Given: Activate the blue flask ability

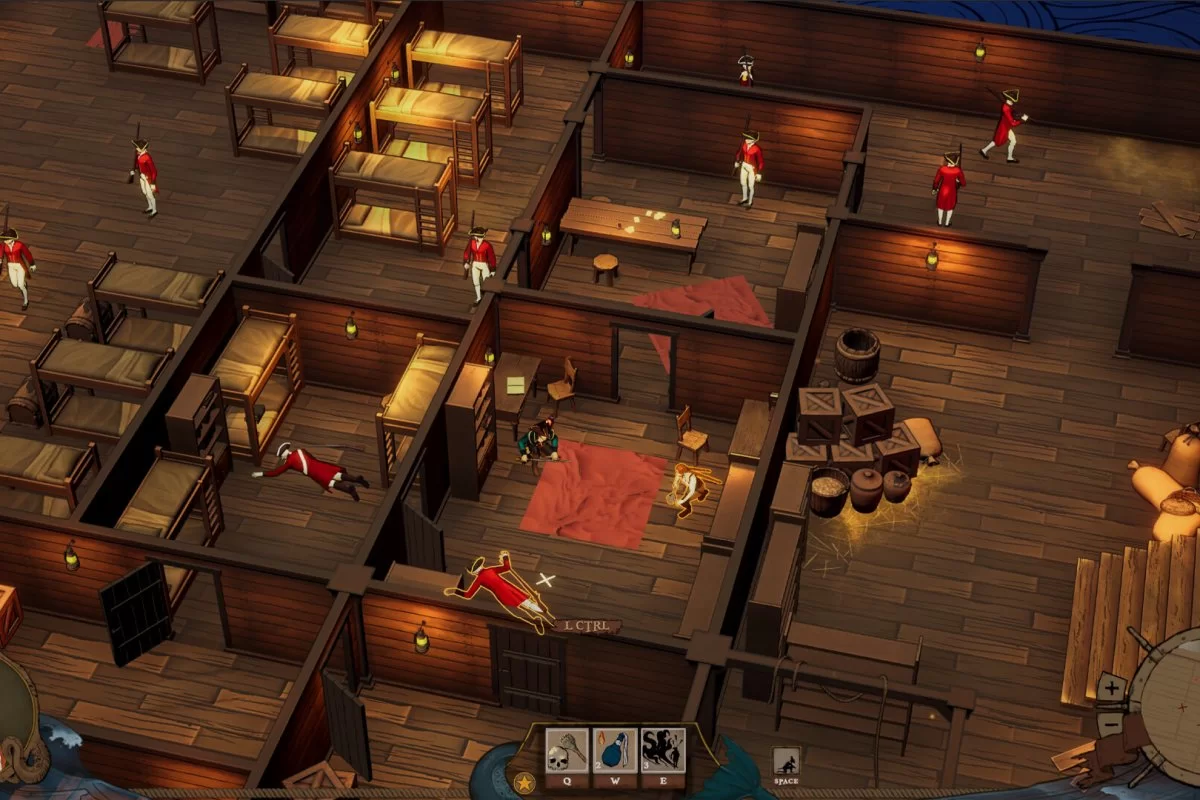Looking at the screenshot, I should pyautogui.click(x=614, y=751).
